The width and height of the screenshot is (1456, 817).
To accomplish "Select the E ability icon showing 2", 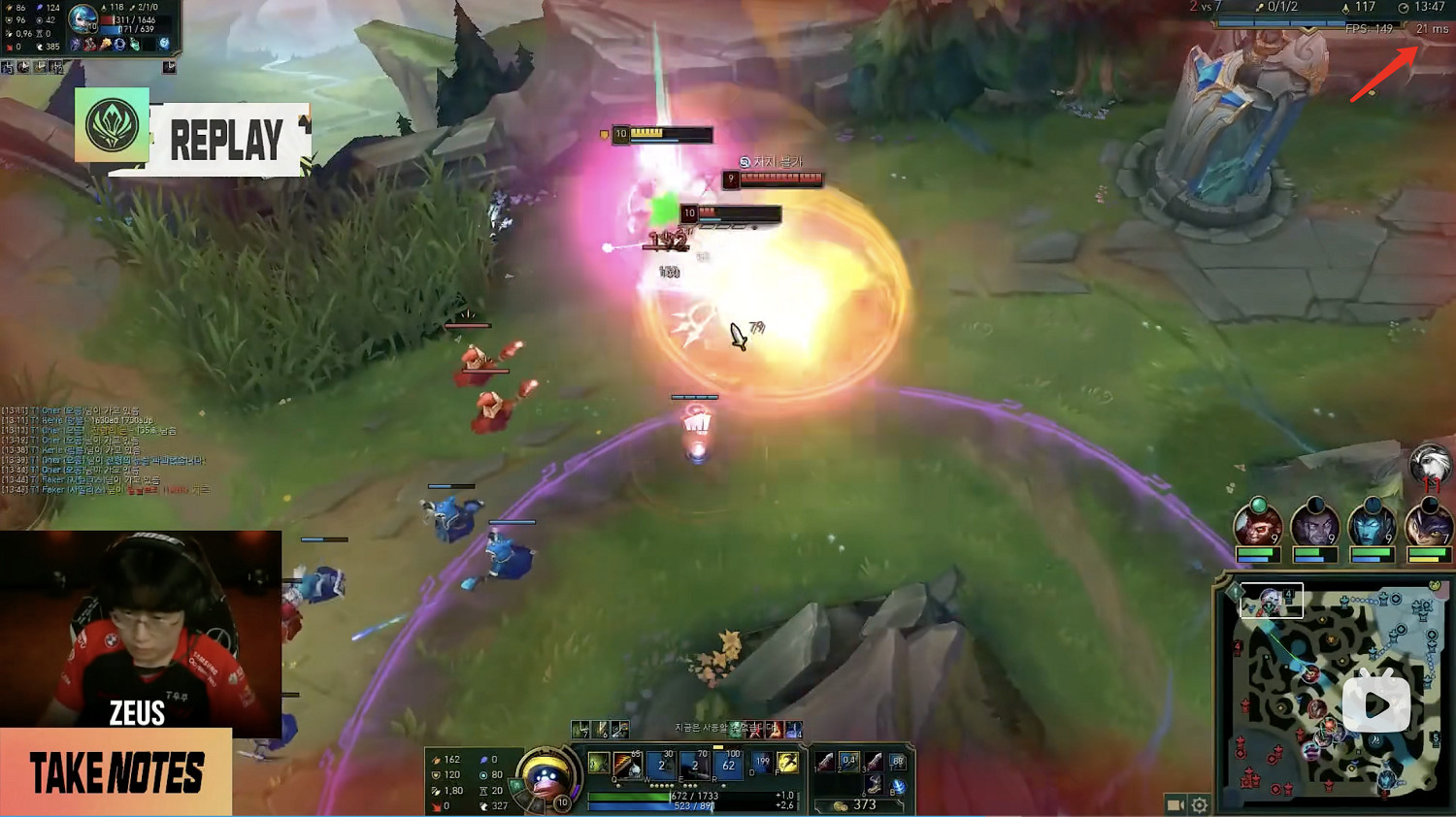I will pyautogui.click(x=694, y=763).
